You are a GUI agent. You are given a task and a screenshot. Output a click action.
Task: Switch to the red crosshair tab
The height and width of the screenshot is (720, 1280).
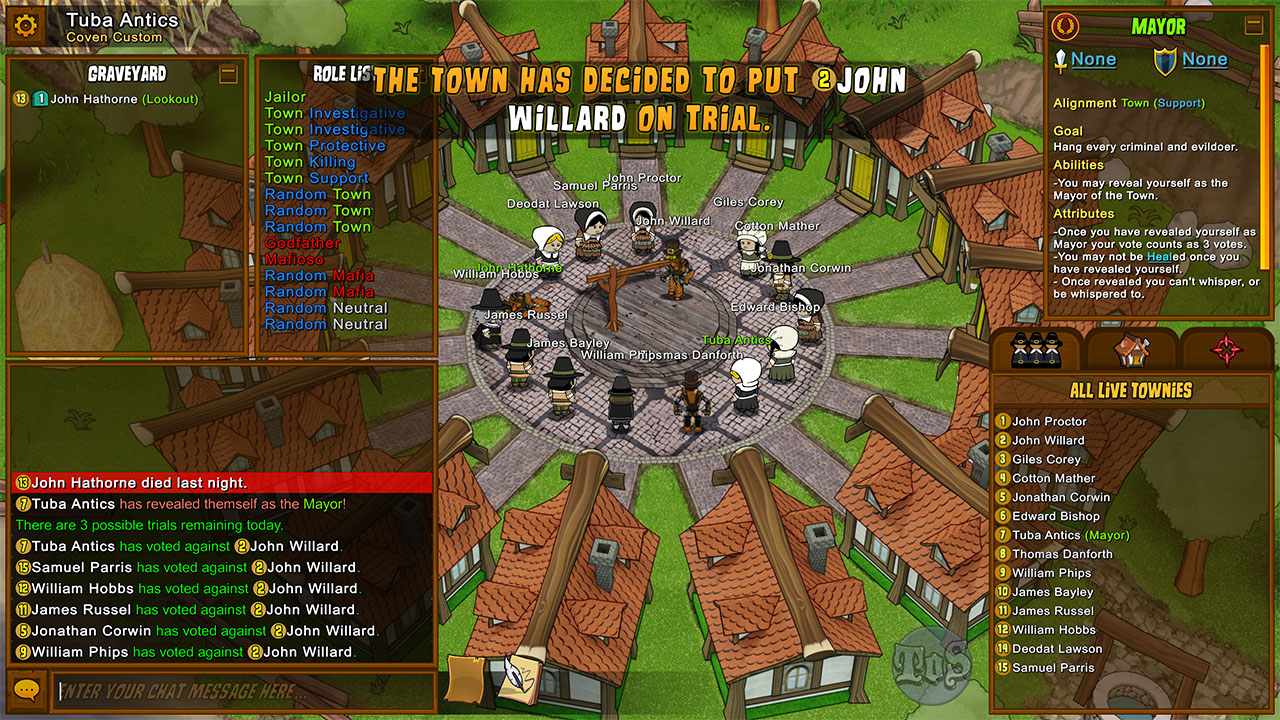click(x=1227, y=349)
